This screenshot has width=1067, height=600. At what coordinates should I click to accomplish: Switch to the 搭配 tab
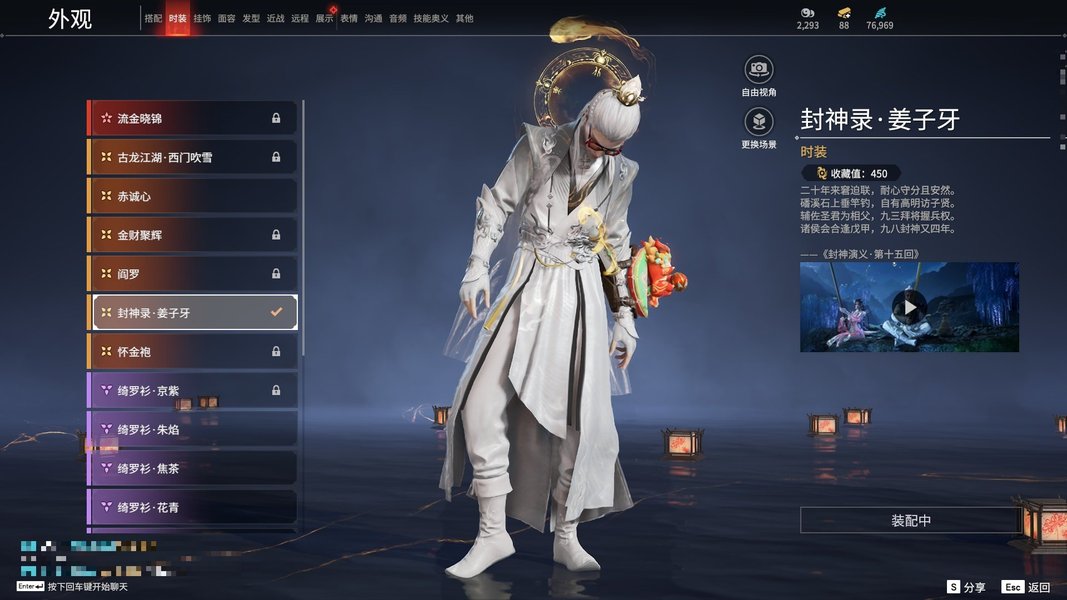pyautogui.click(x=153, y=18)
